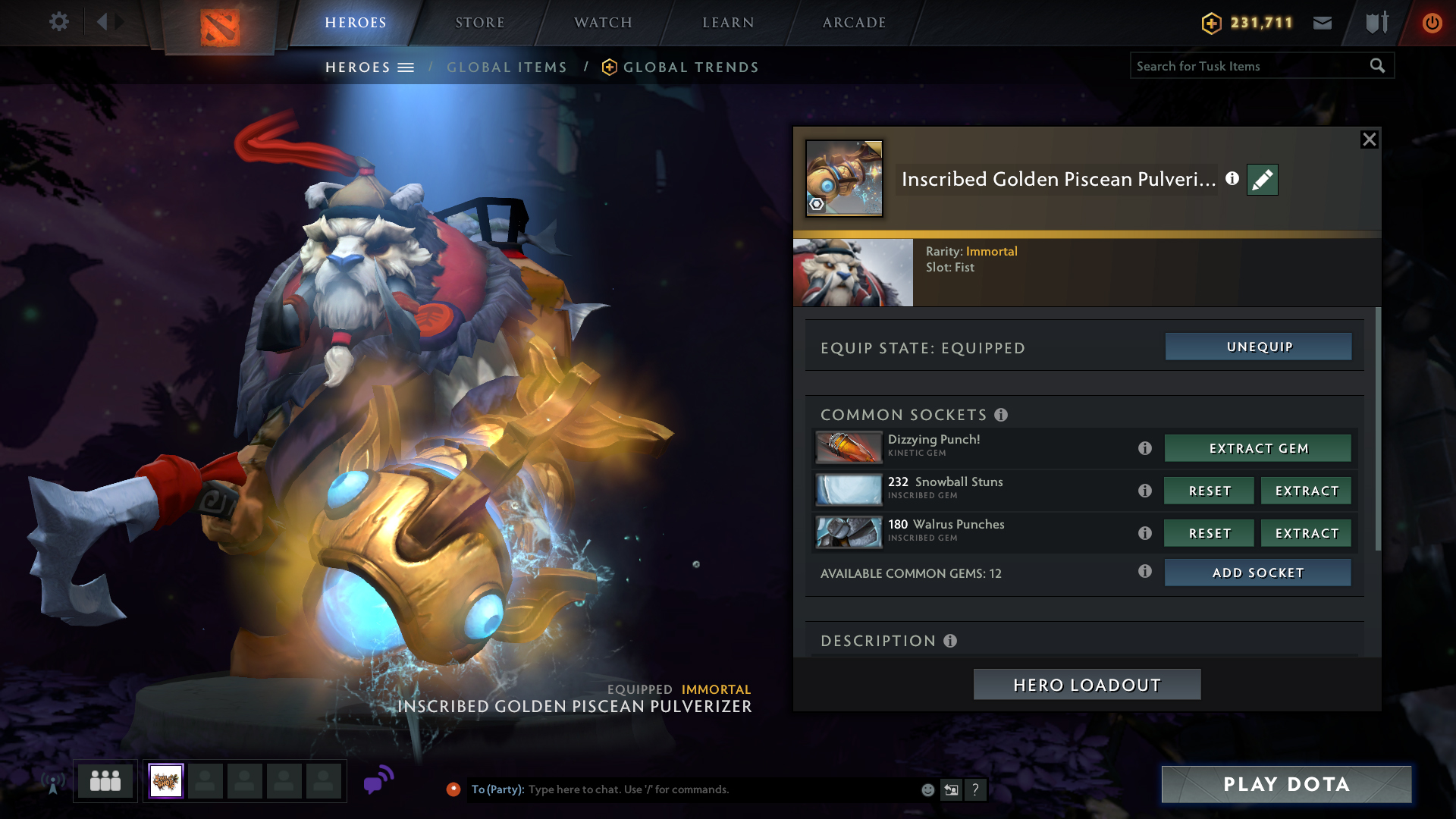Quit the game with the power button

click(1432, 23)
